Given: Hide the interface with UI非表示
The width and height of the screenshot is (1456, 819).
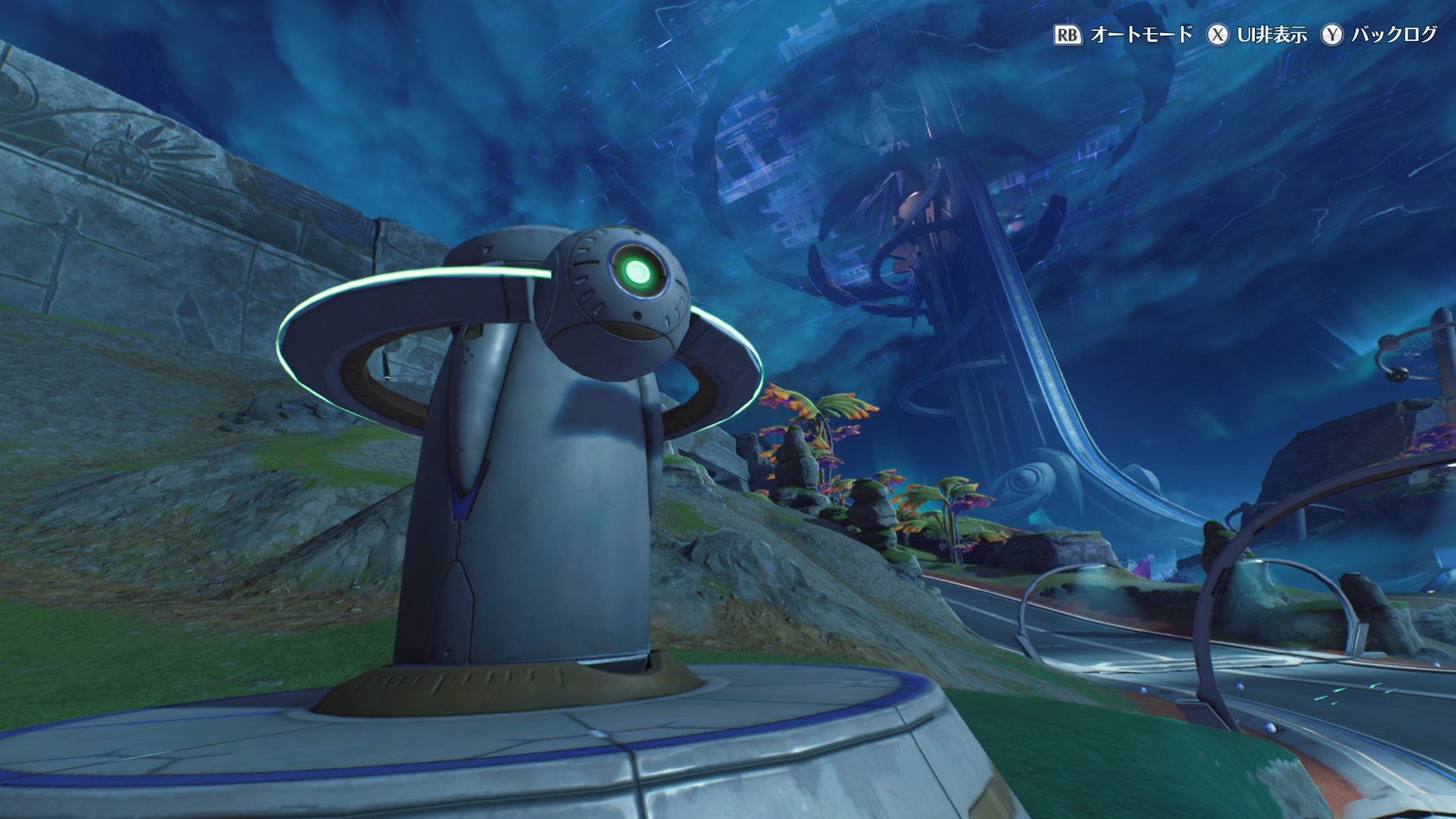Looking at the screenshot, I should pos(1257,35).
